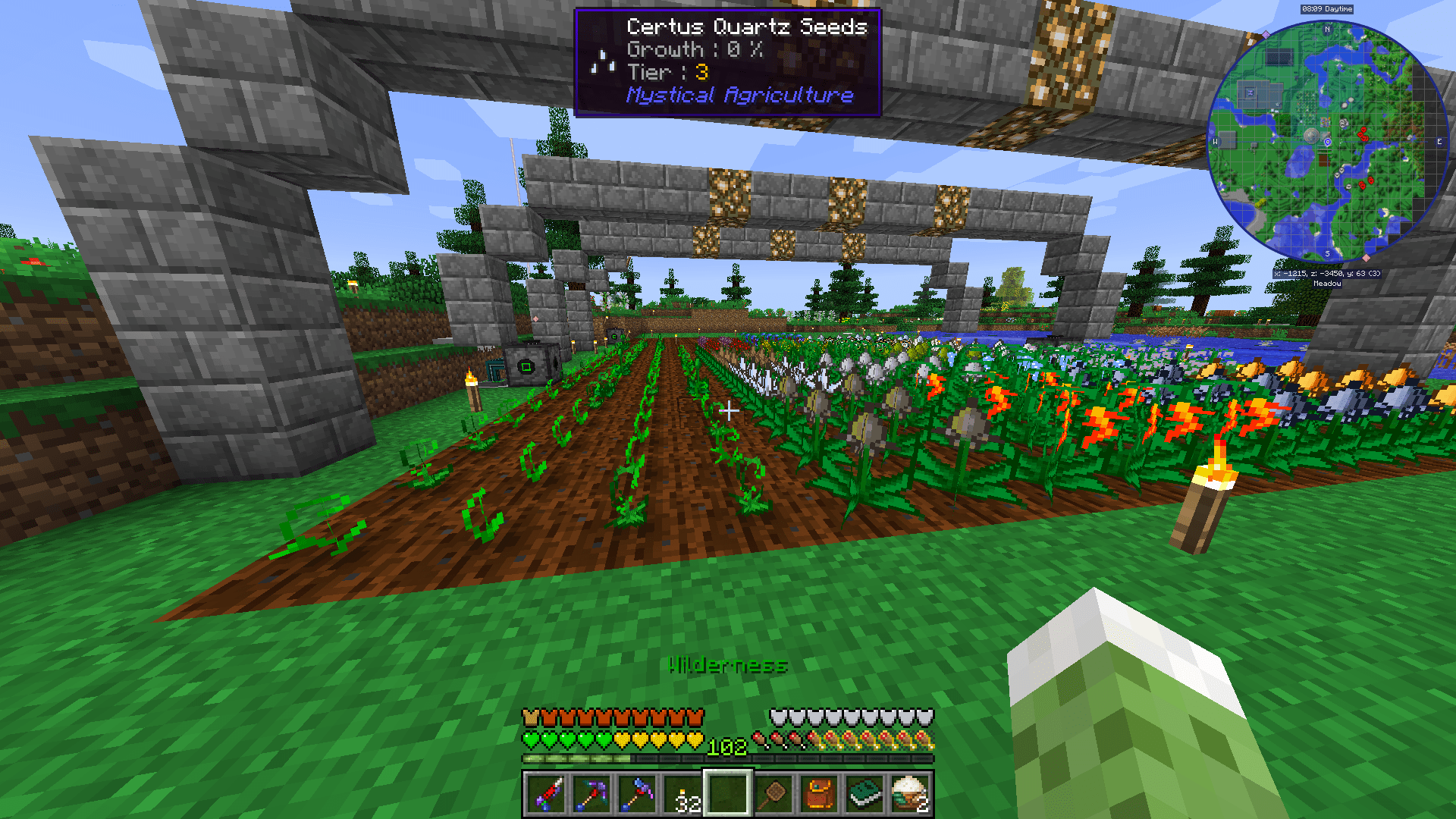Image resolution: width=1456 pixels, height=819 pixels.
Task: Click the N compass marker on the minimap
Action: [1327, 29]
